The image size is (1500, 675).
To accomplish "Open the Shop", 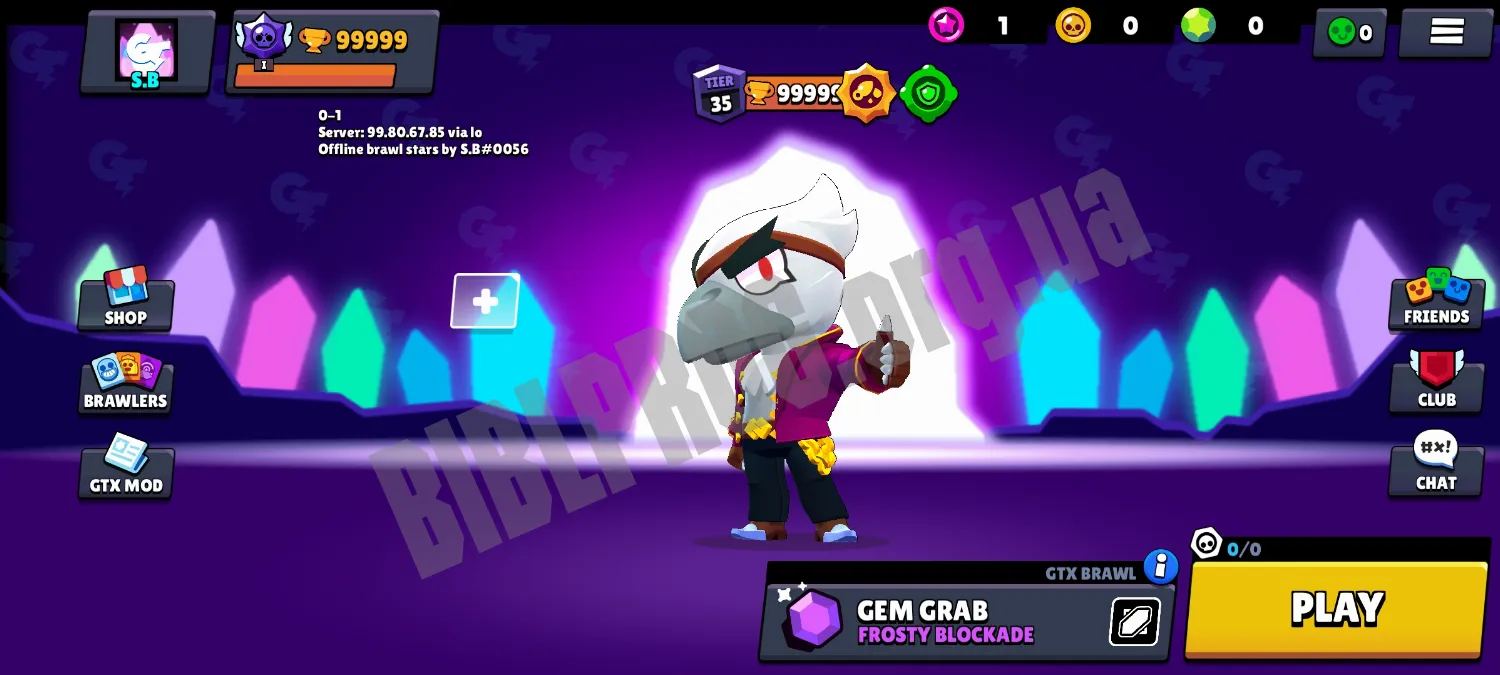I will pyautogui.click(x=126, y=300).
